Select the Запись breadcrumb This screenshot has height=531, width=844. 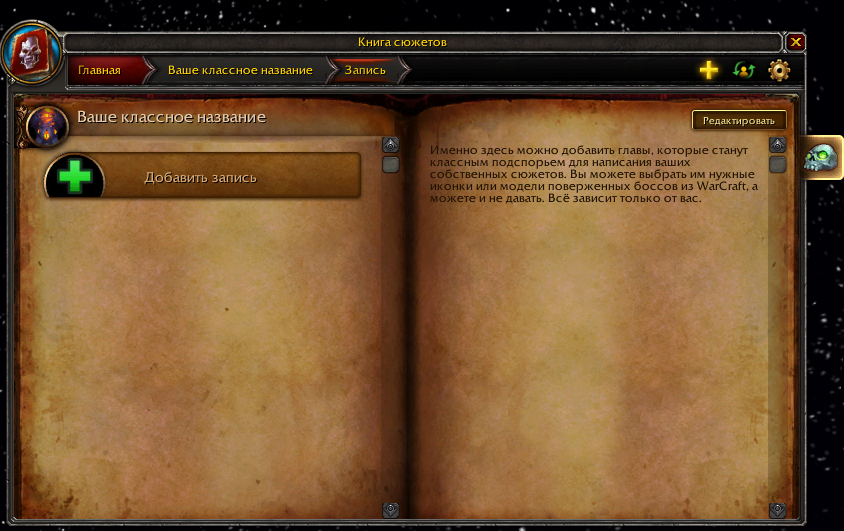pyautogui.click(x=365, y=70)
